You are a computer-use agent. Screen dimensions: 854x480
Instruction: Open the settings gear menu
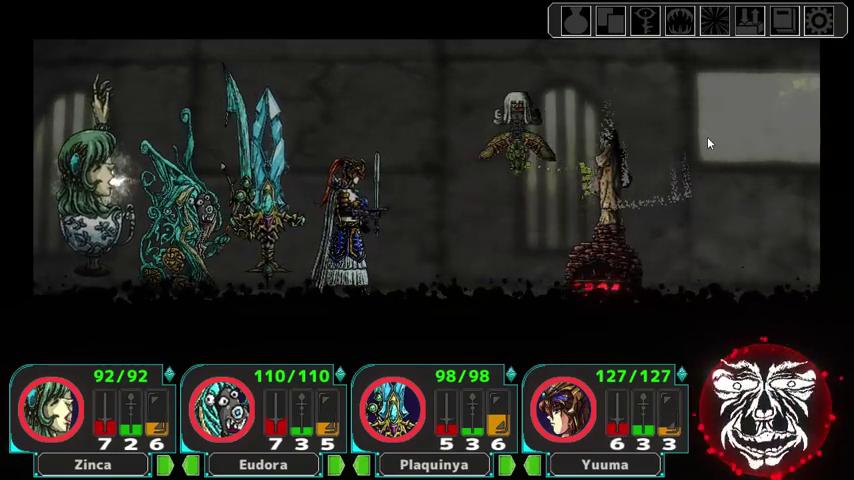tap(819, 21)
